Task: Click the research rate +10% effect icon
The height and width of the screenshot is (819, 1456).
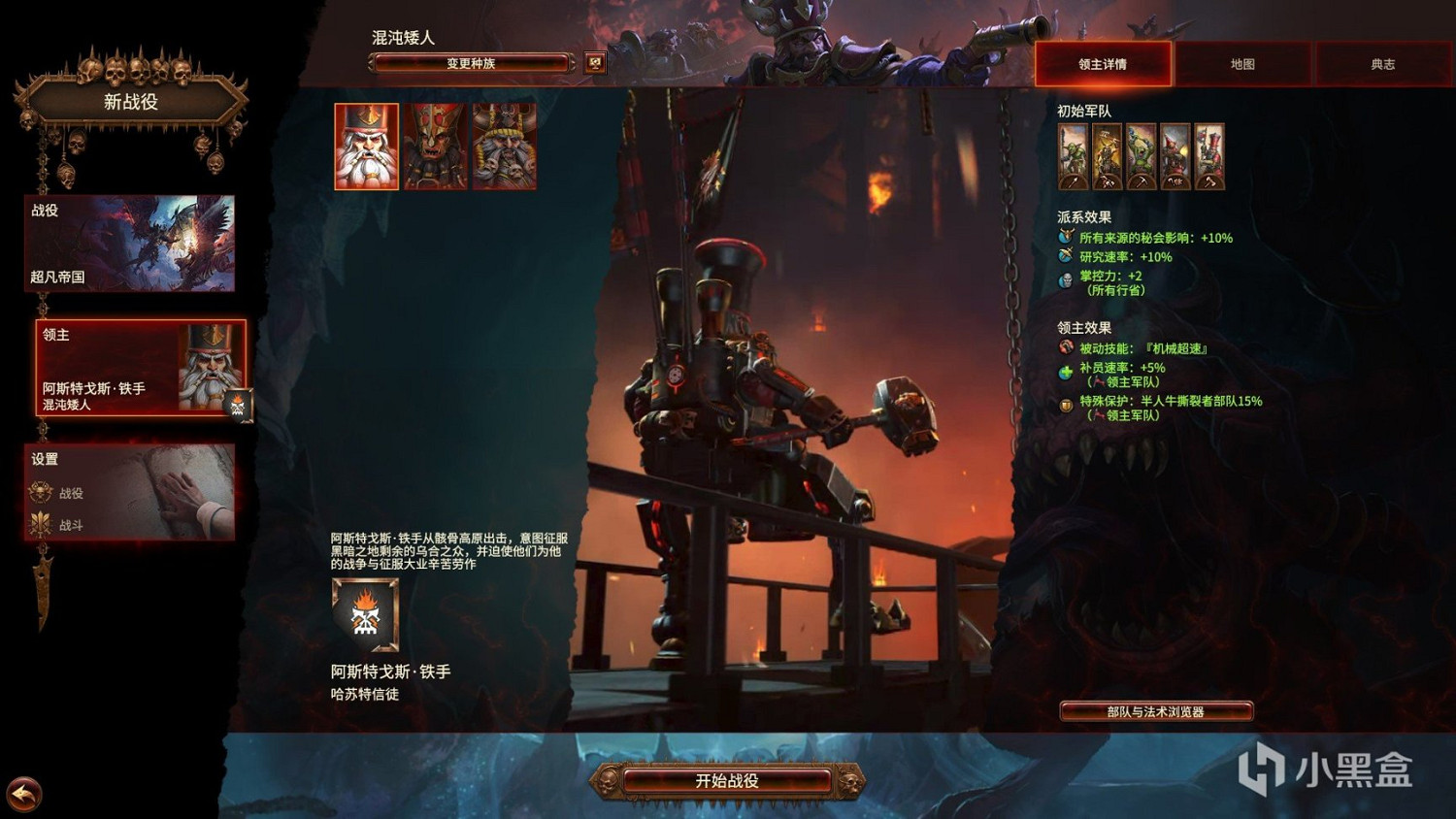Action: 1066,256
